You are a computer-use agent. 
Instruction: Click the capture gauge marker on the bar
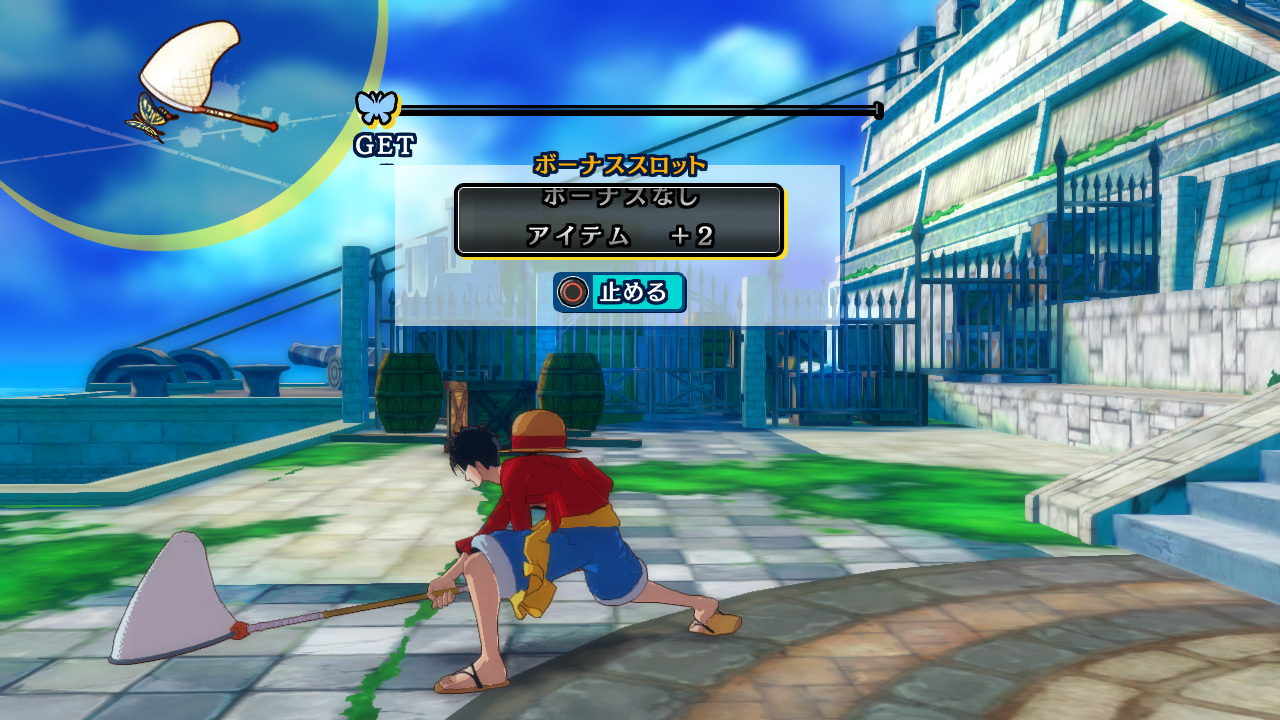(877, 109)
